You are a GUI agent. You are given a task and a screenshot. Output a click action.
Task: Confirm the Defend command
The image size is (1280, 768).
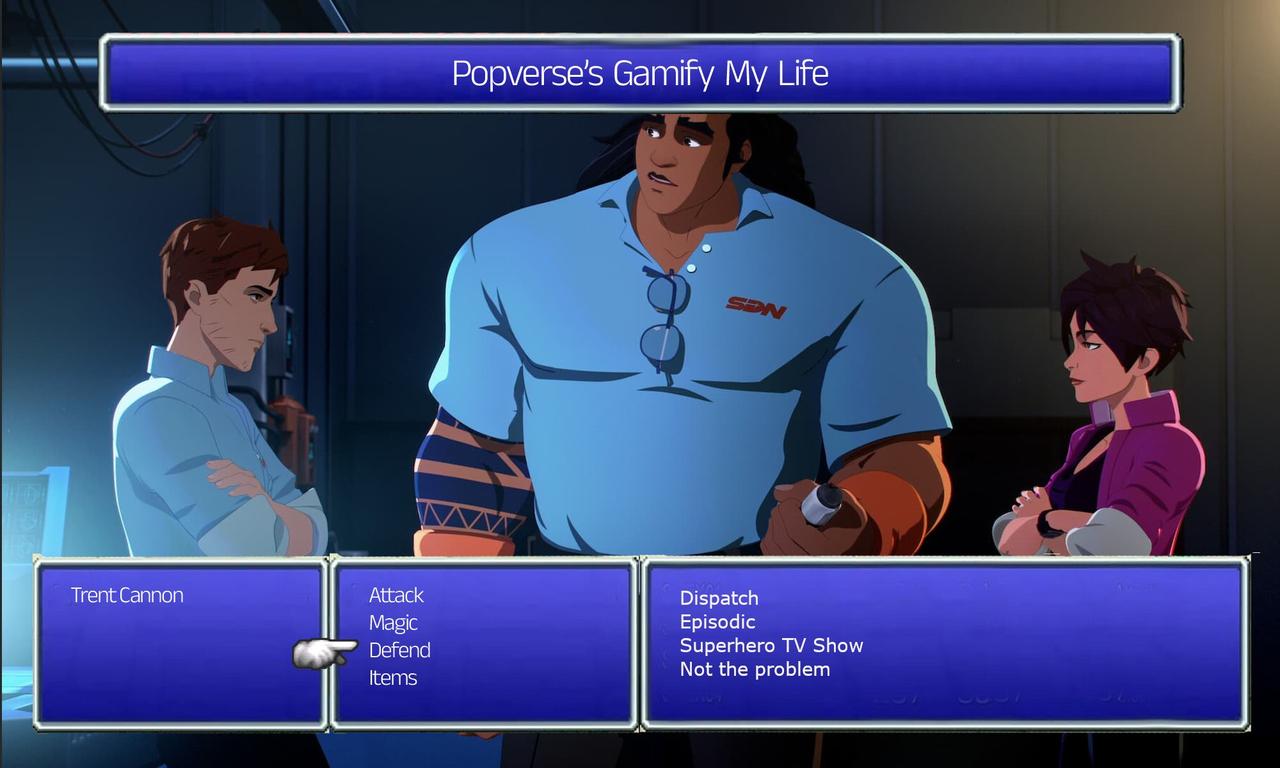[x=399, y=650]
